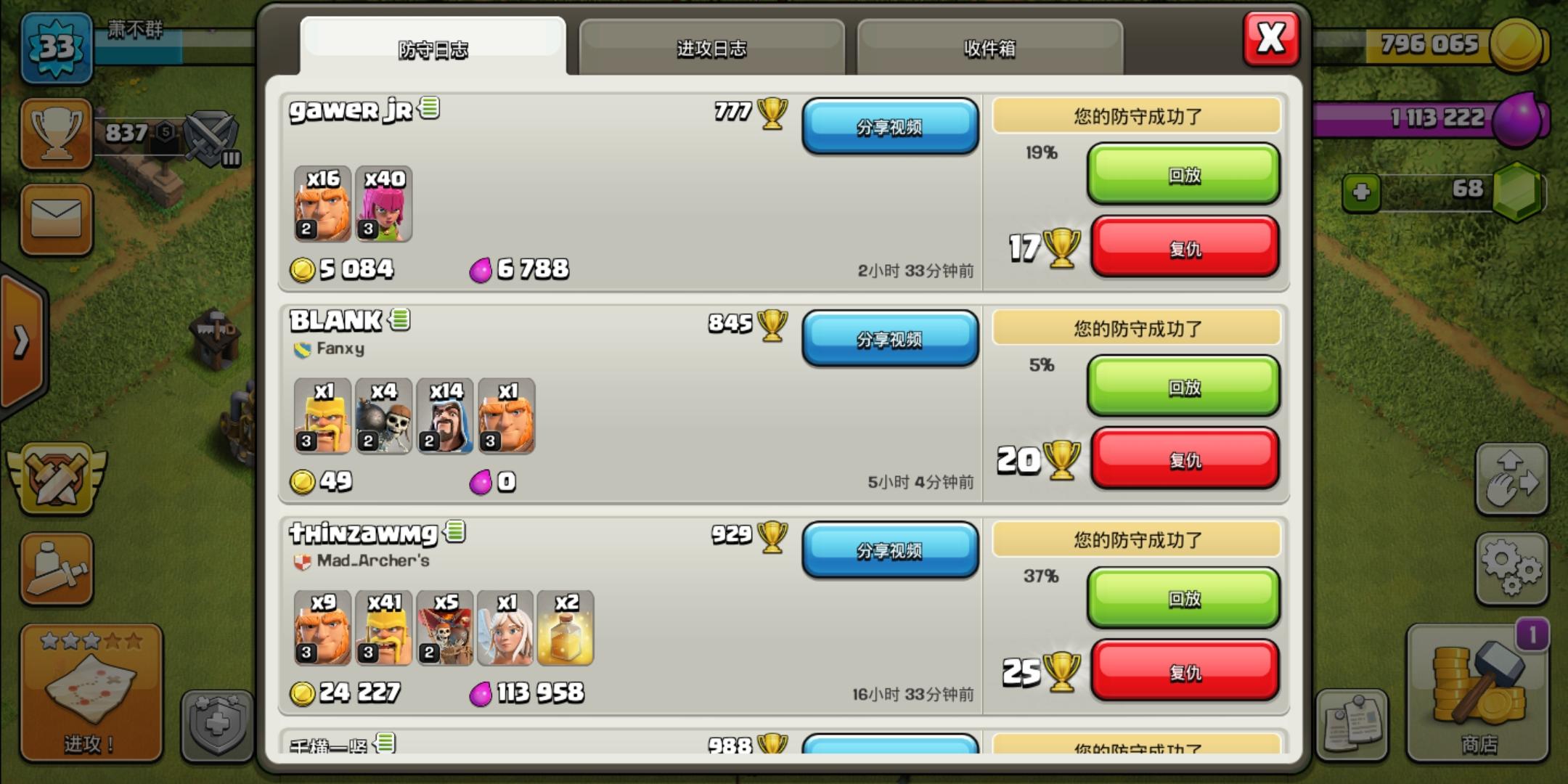Click the experience level badge showing 33
Viewport: 1568px width, 784px height.
(57, 45)
